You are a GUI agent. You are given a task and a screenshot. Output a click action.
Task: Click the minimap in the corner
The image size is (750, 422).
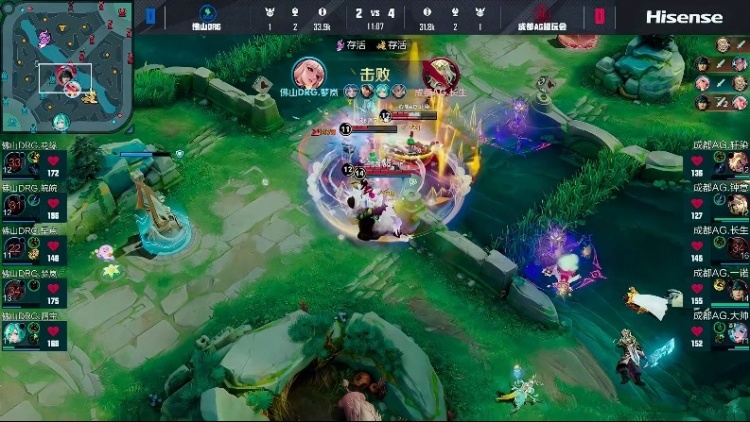66,67
